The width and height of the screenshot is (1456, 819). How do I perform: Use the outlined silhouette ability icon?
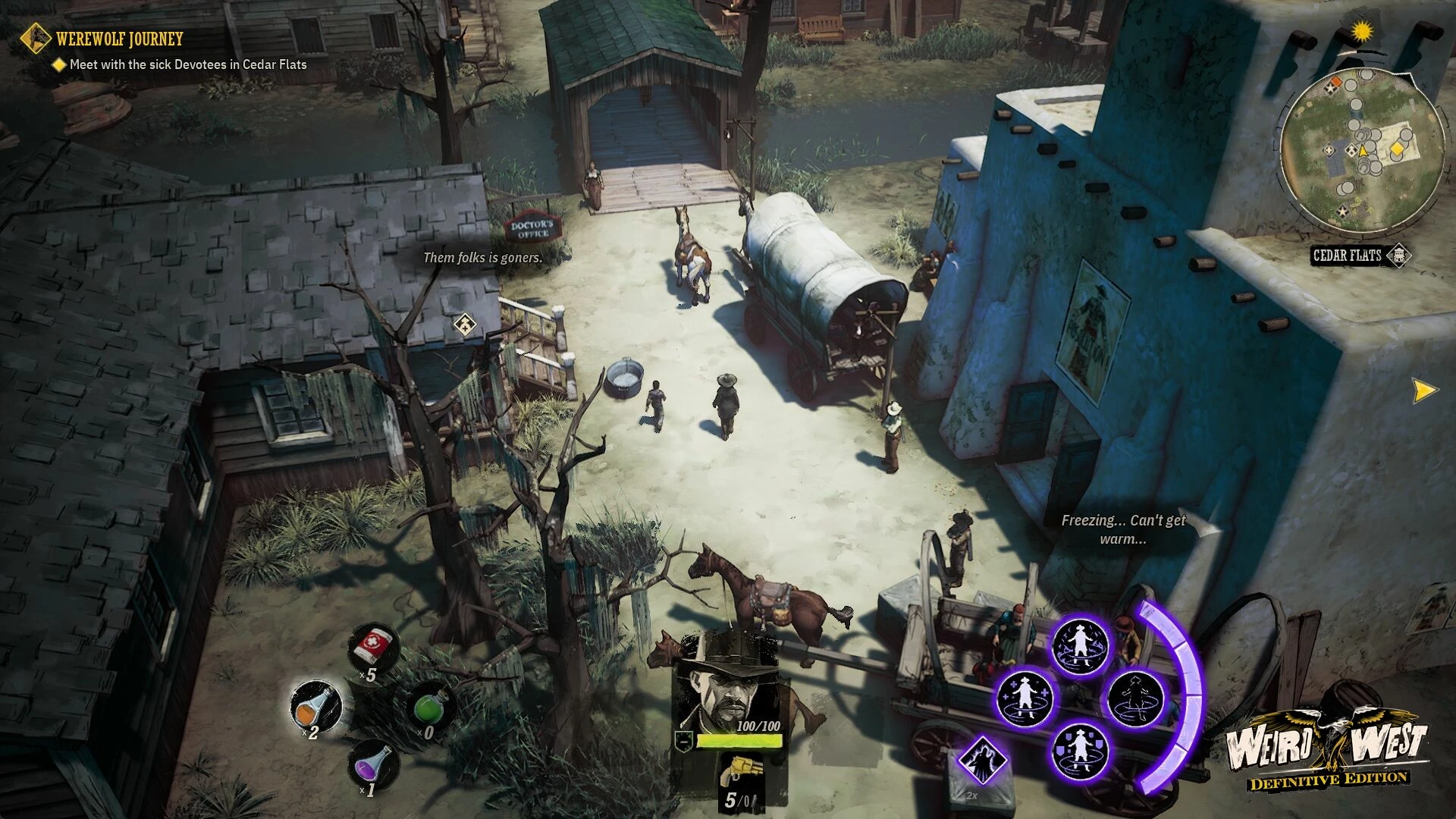1135,697
